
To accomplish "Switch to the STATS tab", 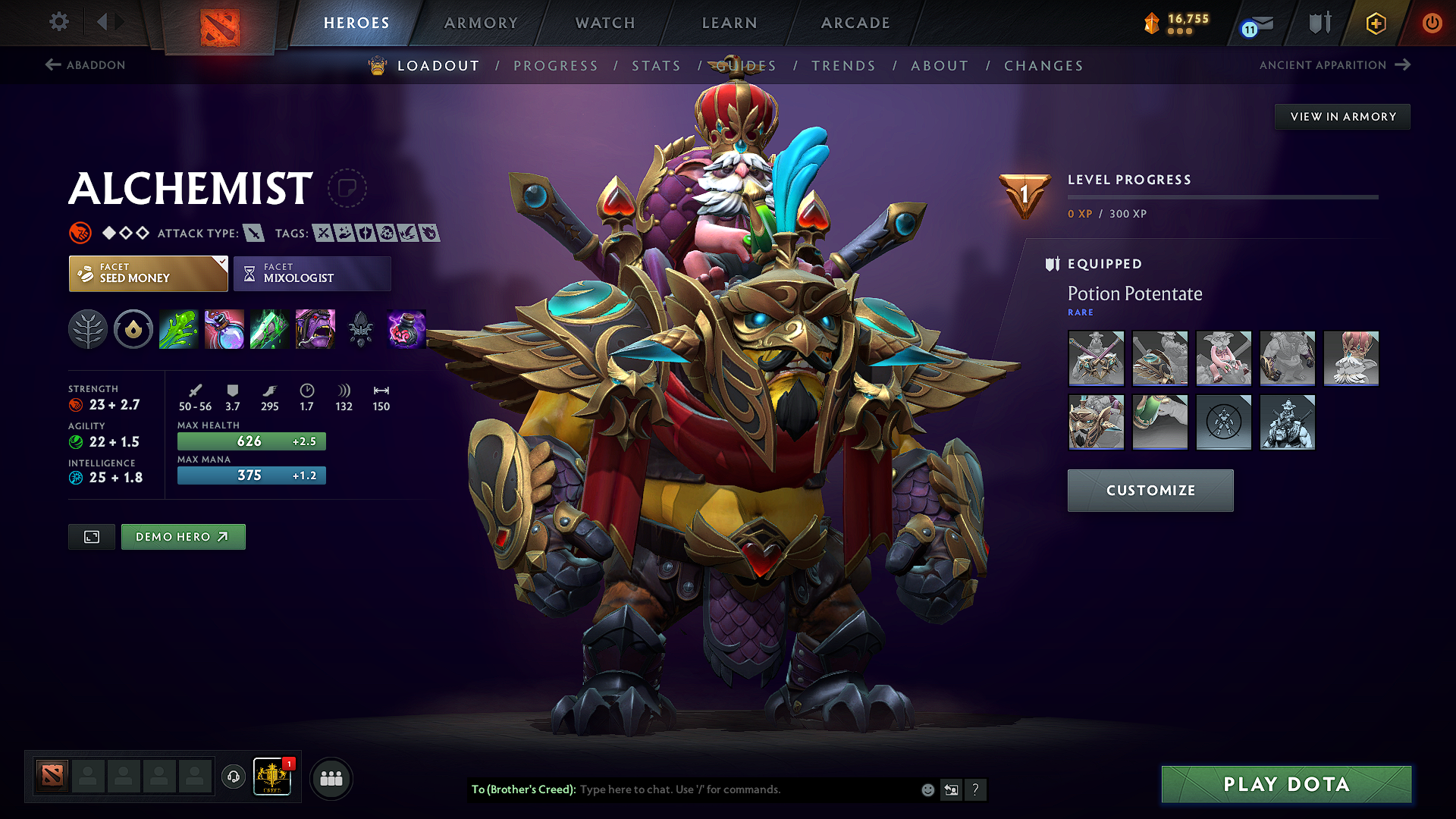I will pos(657,66).
